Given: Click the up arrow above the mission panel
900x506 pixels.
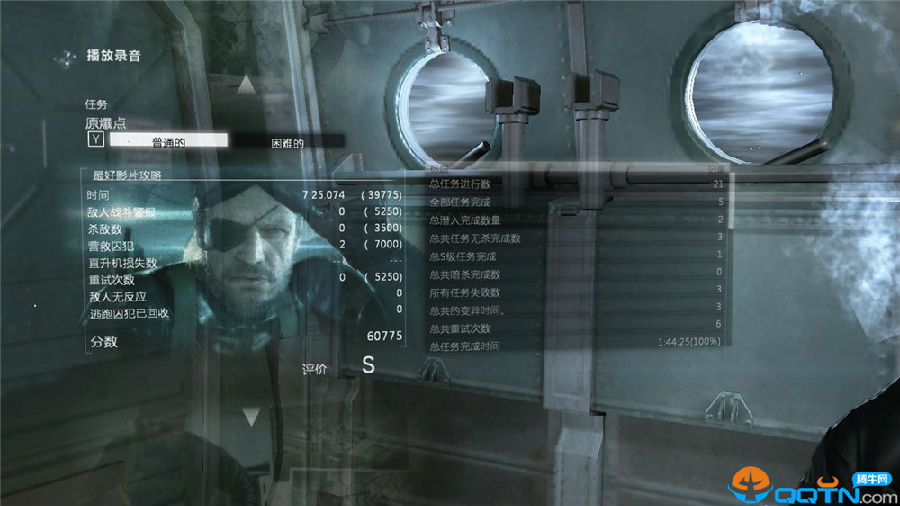Looking at the screenshot, I should pyautogui.click(x=247, y=87).
